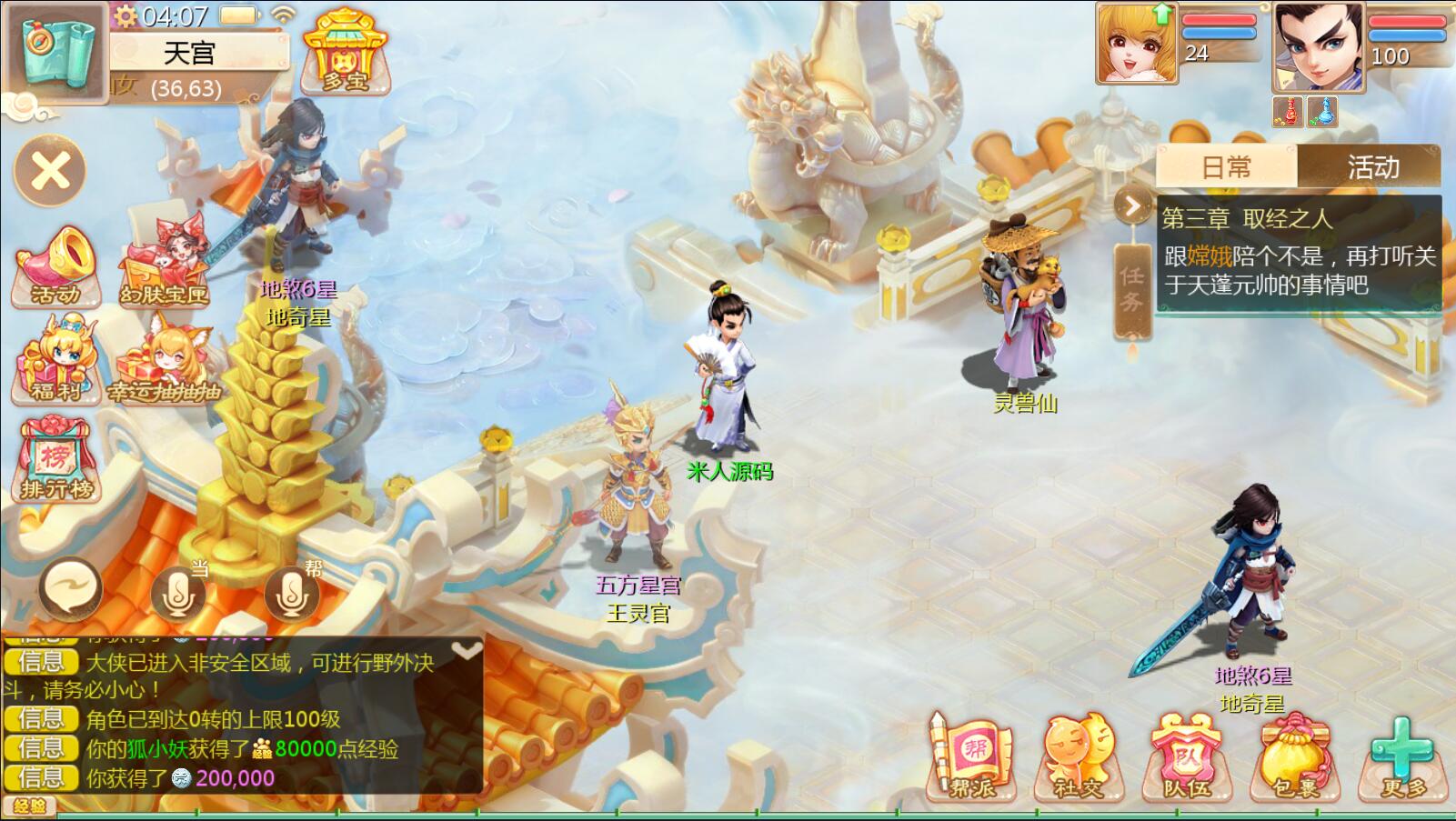Open the chat speech bubble button
The height and width of the screenshot is (821, 1456).
pyautogui.click(x=70, y=588)
